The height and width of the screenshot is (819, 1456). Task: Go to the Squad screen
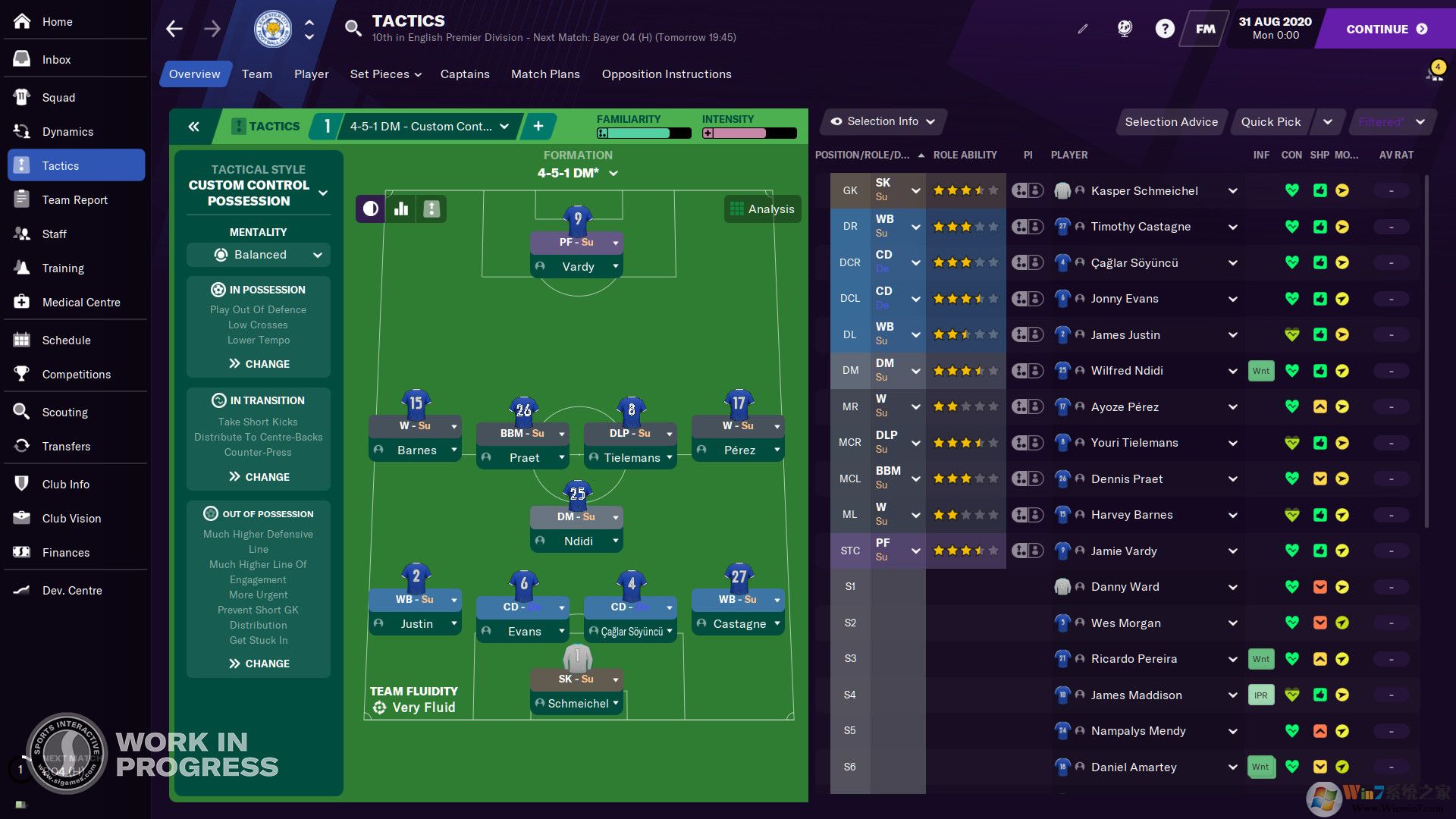click(x=58, y=98)
